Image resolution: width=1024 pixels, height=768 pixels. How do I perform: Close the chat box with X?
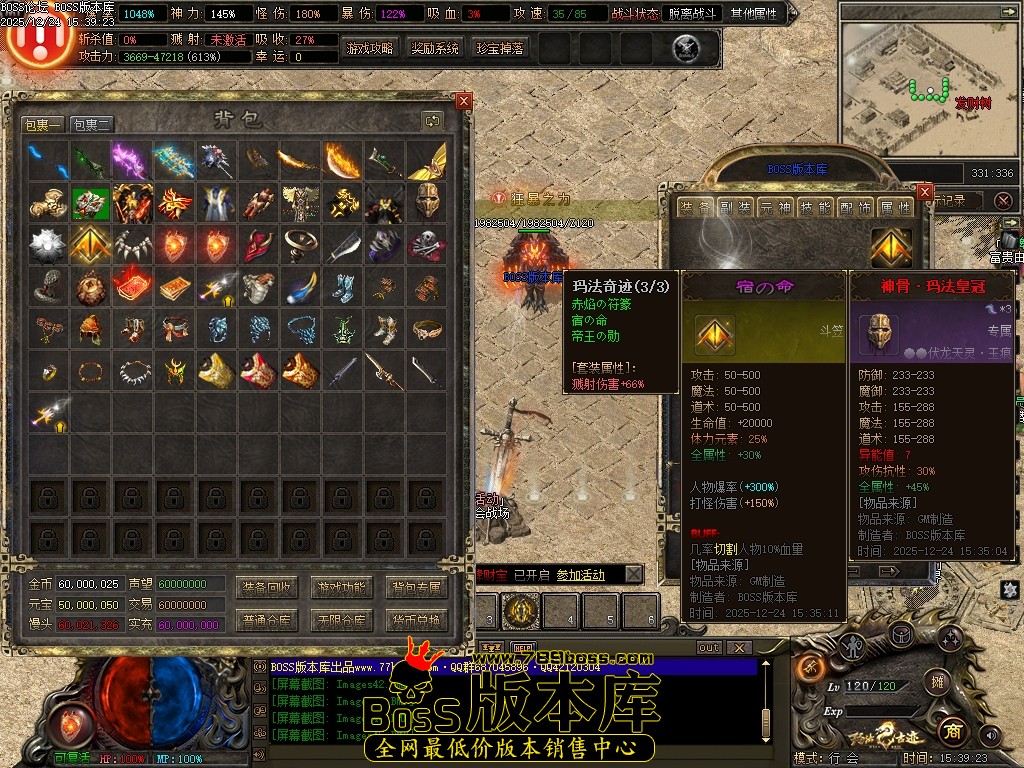pos(739,648)
